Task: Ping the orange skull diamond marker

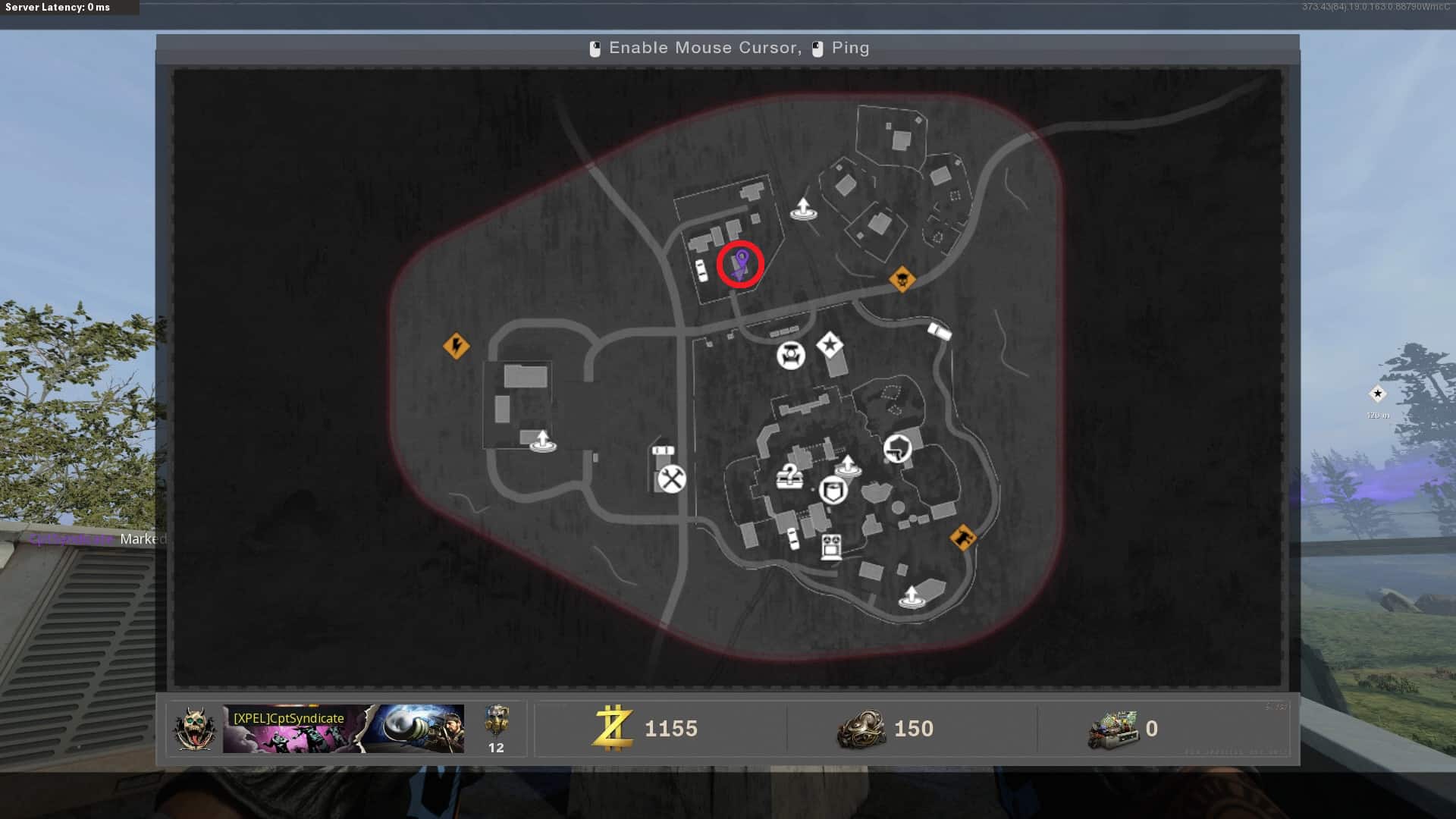Action: coord(902,280)
